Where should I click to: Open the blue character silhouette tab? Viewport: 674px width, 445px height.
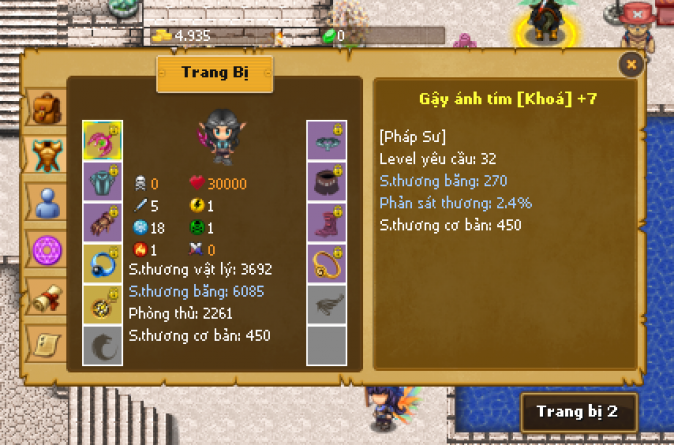coord(45,203)
